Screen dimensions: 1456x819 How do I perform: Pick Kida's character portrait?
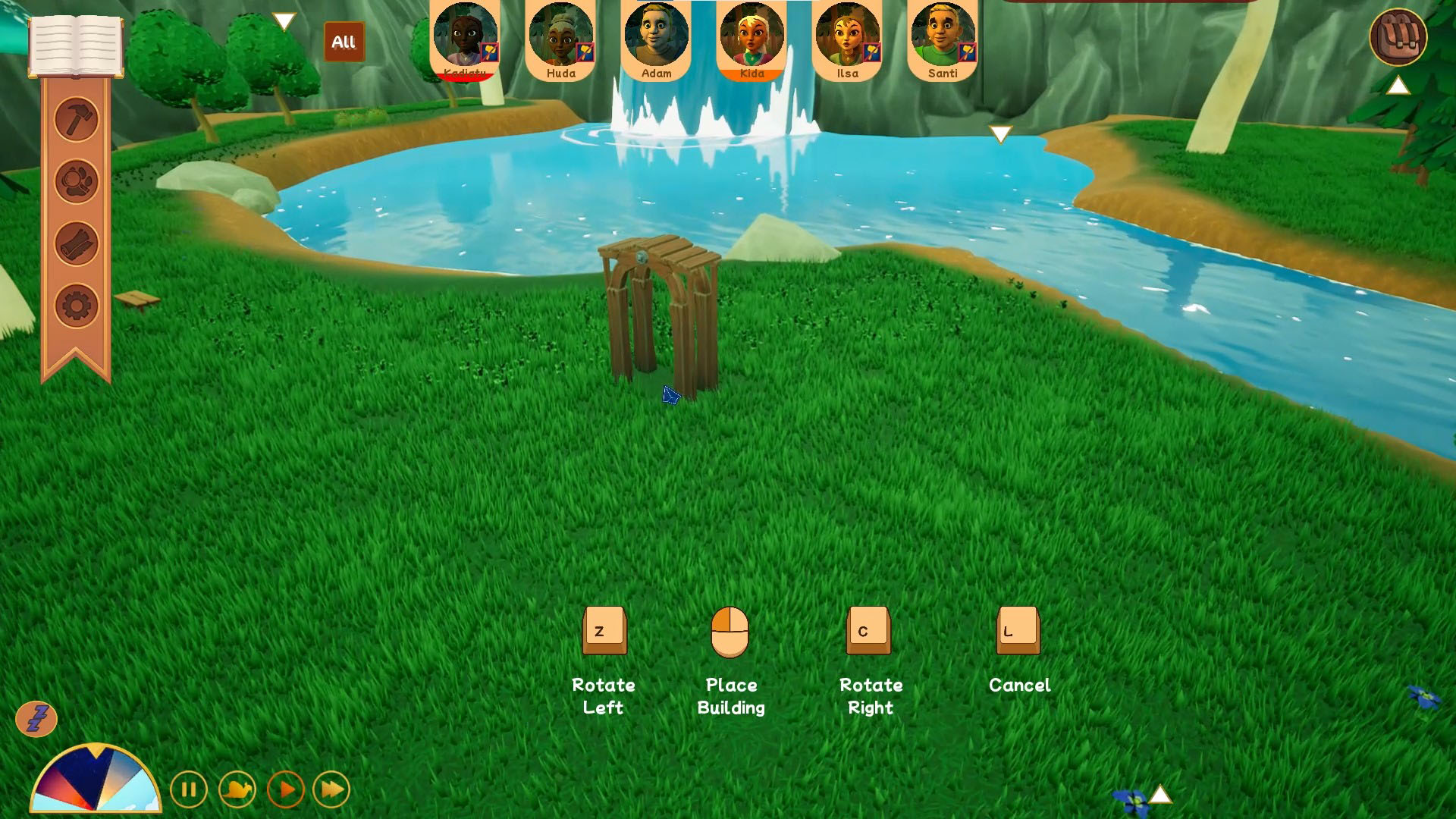752,36
